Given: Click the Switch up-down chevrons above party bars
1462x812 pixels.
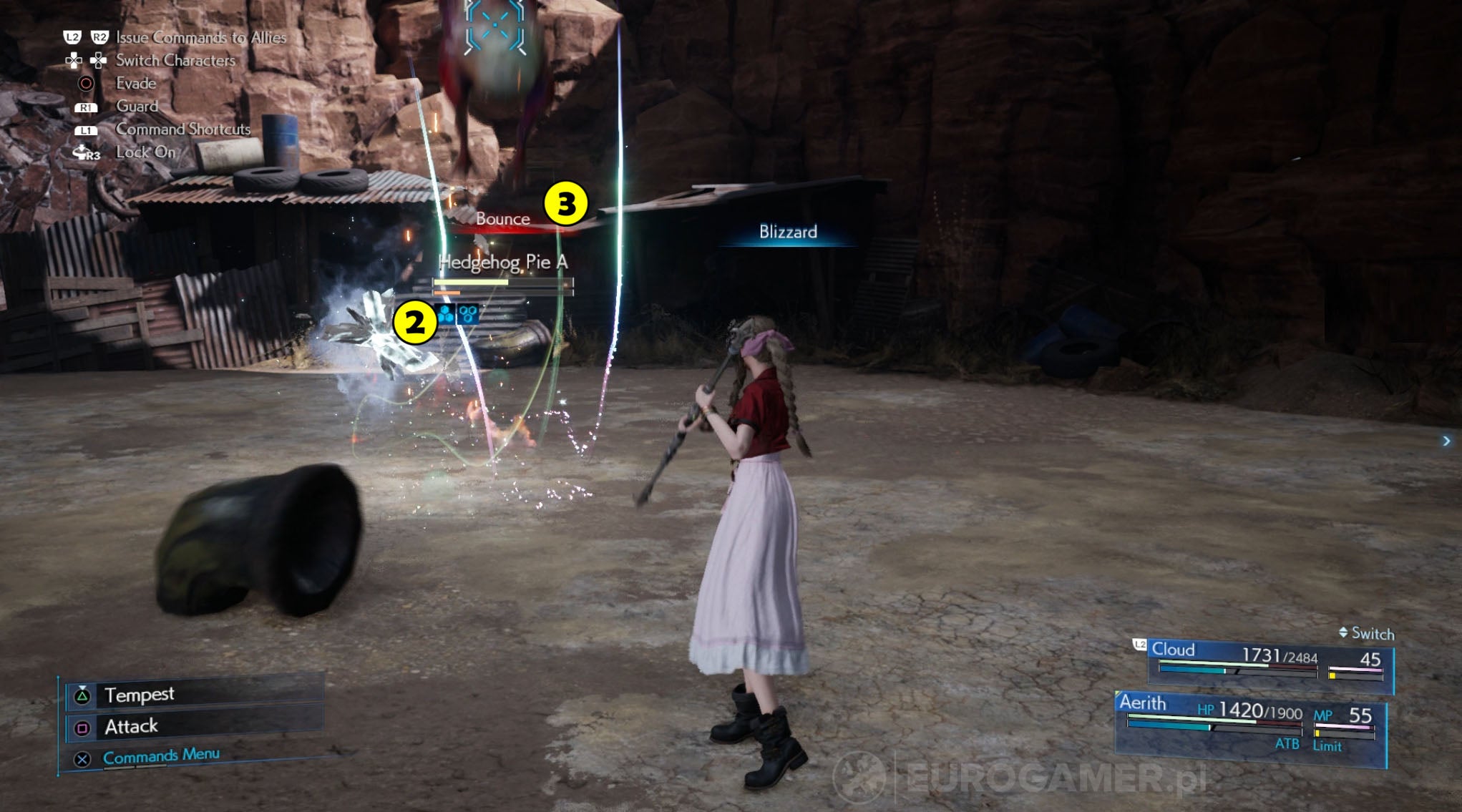Looking at the screenshot, I should coord(1344,633).
